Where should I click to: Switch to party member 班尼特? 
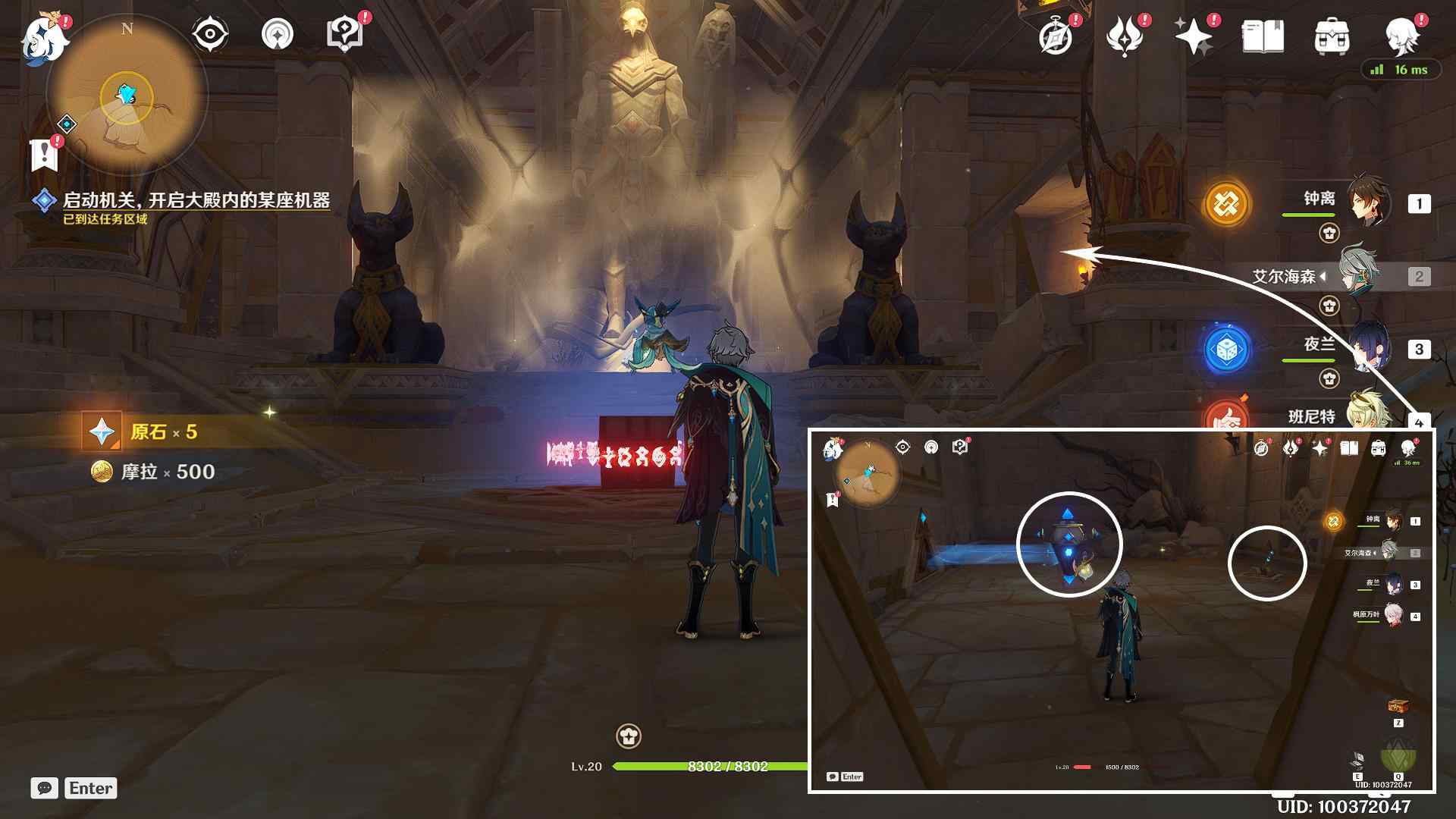click(x=1365, y=413)
